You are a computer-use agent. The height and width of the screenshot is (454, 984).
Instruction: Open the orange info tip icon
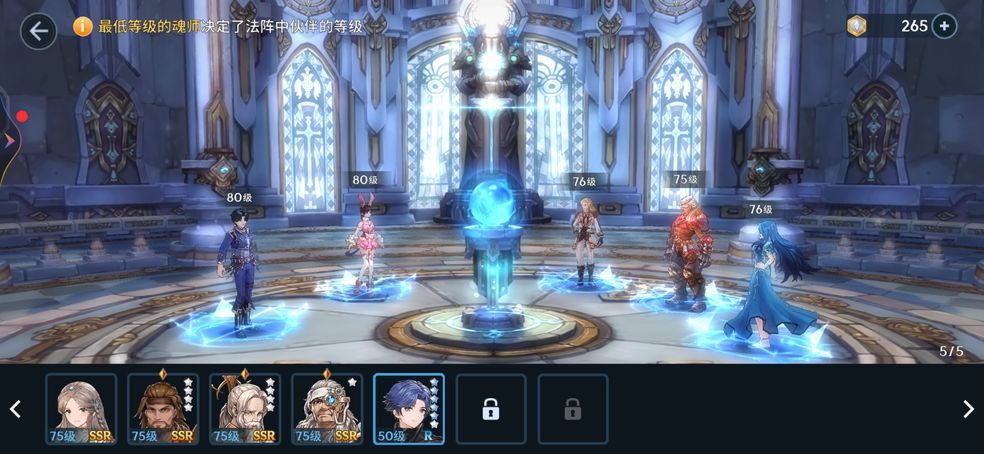coord(83,27)
